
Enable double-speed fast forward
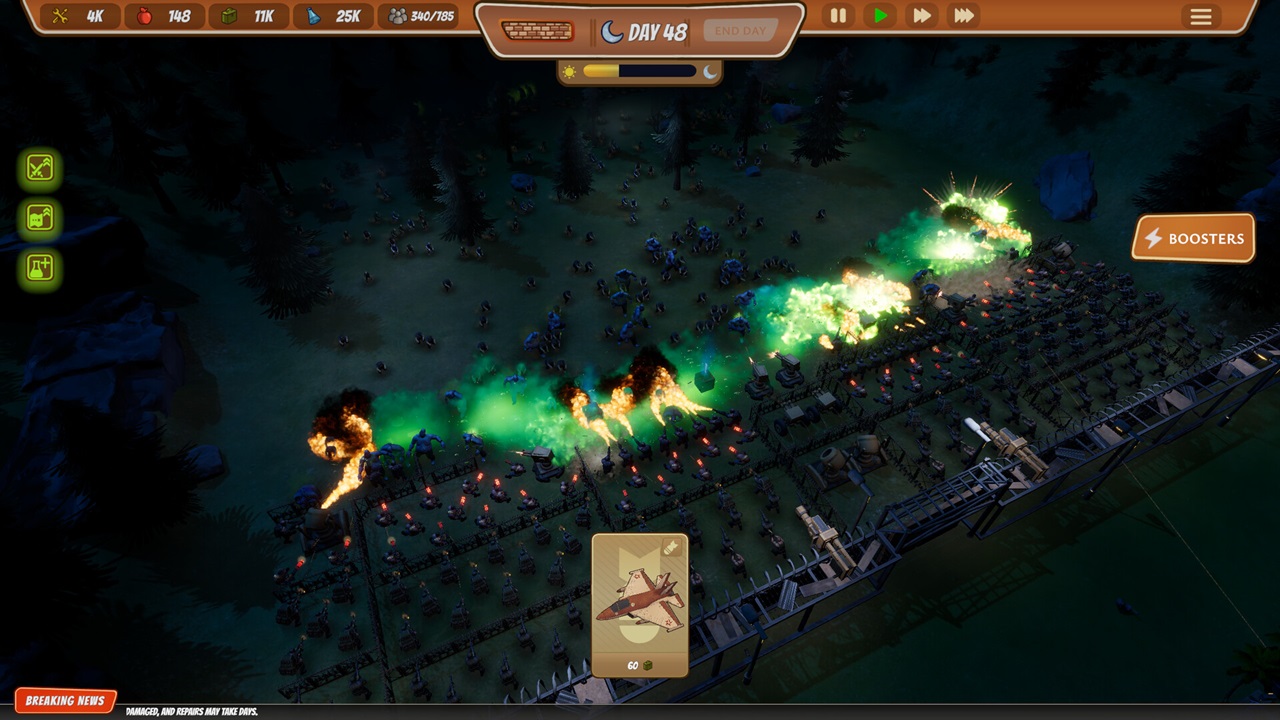[x=921, y=16]
